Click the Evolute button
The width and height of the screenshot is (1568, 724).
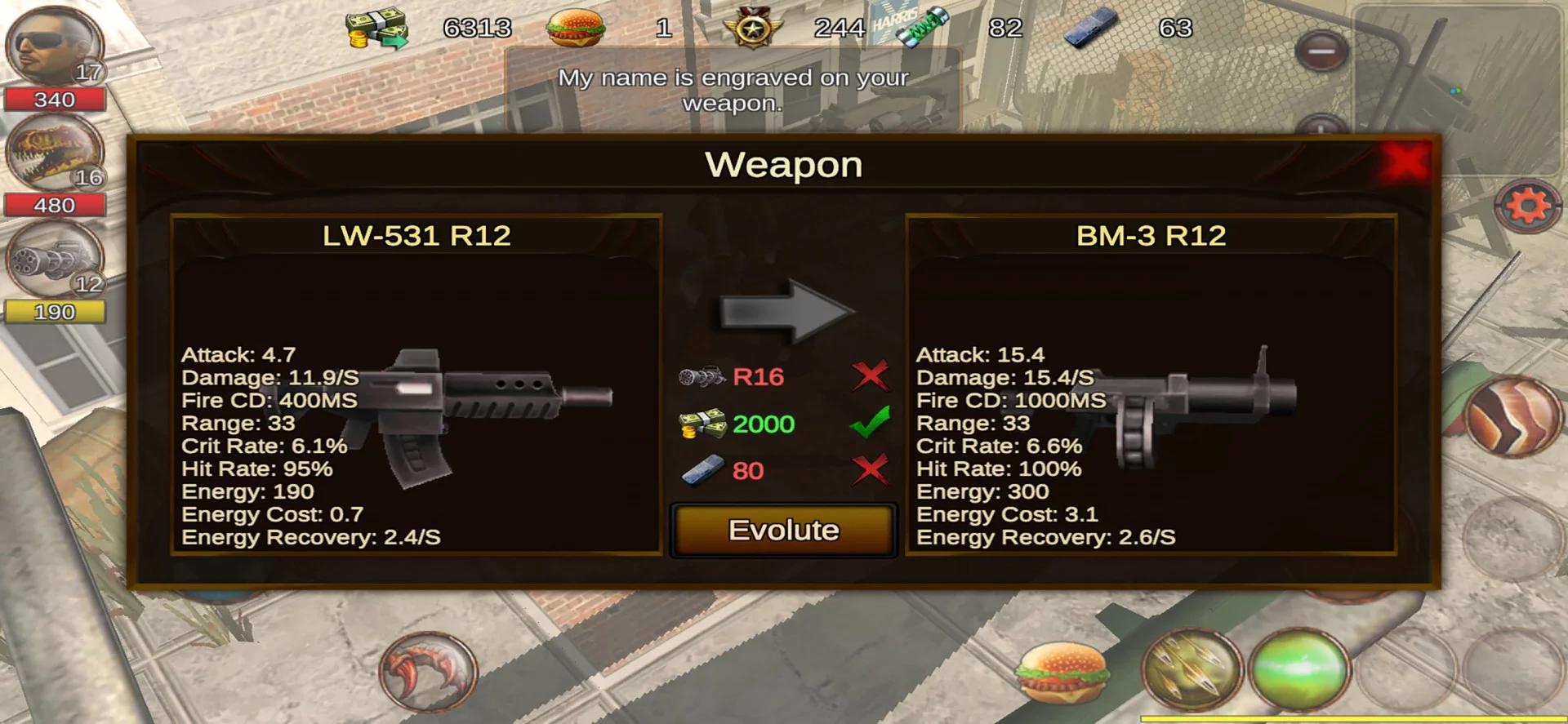click(783, 531)
